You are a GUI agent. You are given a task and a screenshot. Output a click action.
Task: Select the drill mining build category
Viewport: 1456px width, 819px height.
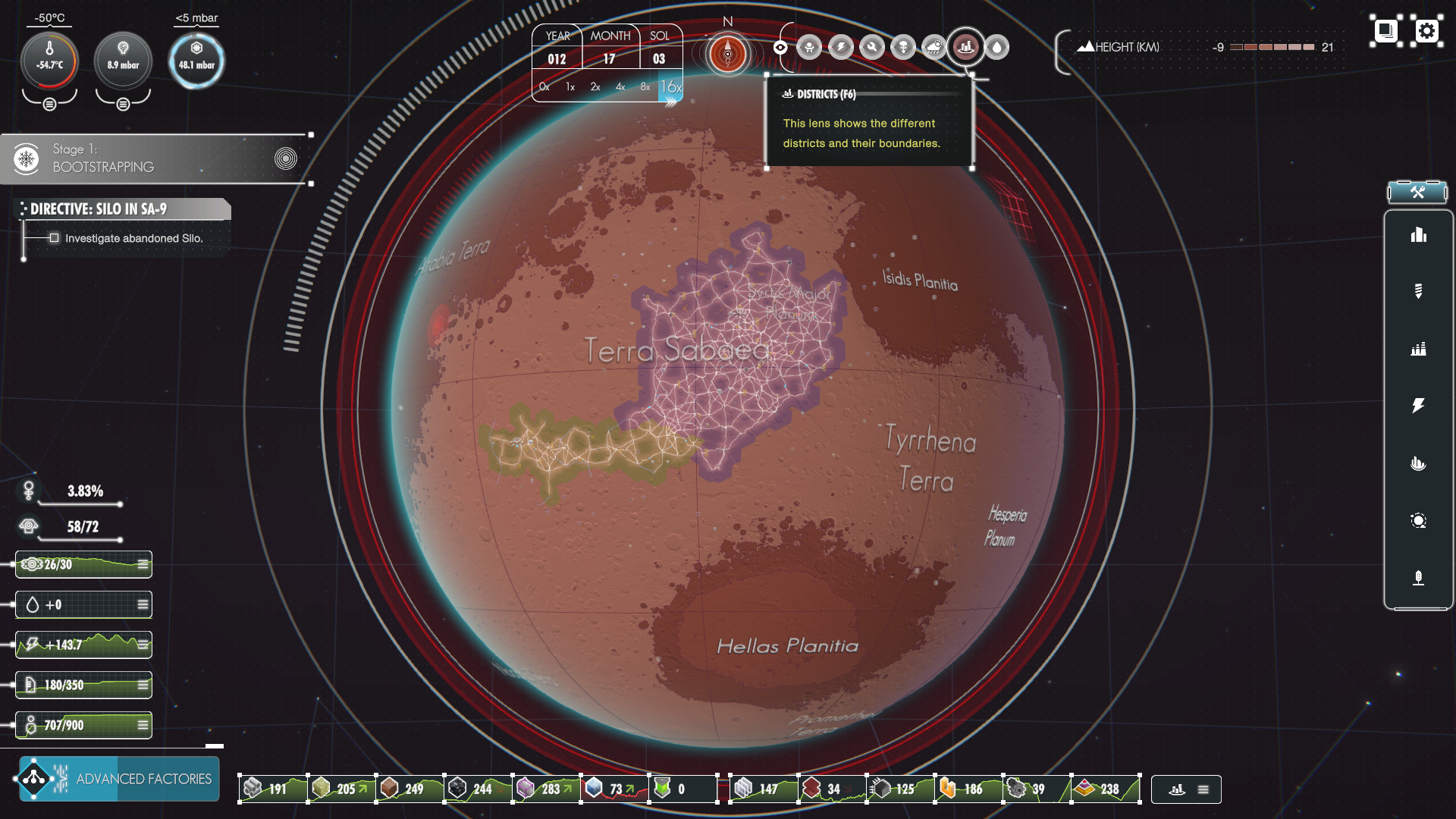pos(1418,291)
